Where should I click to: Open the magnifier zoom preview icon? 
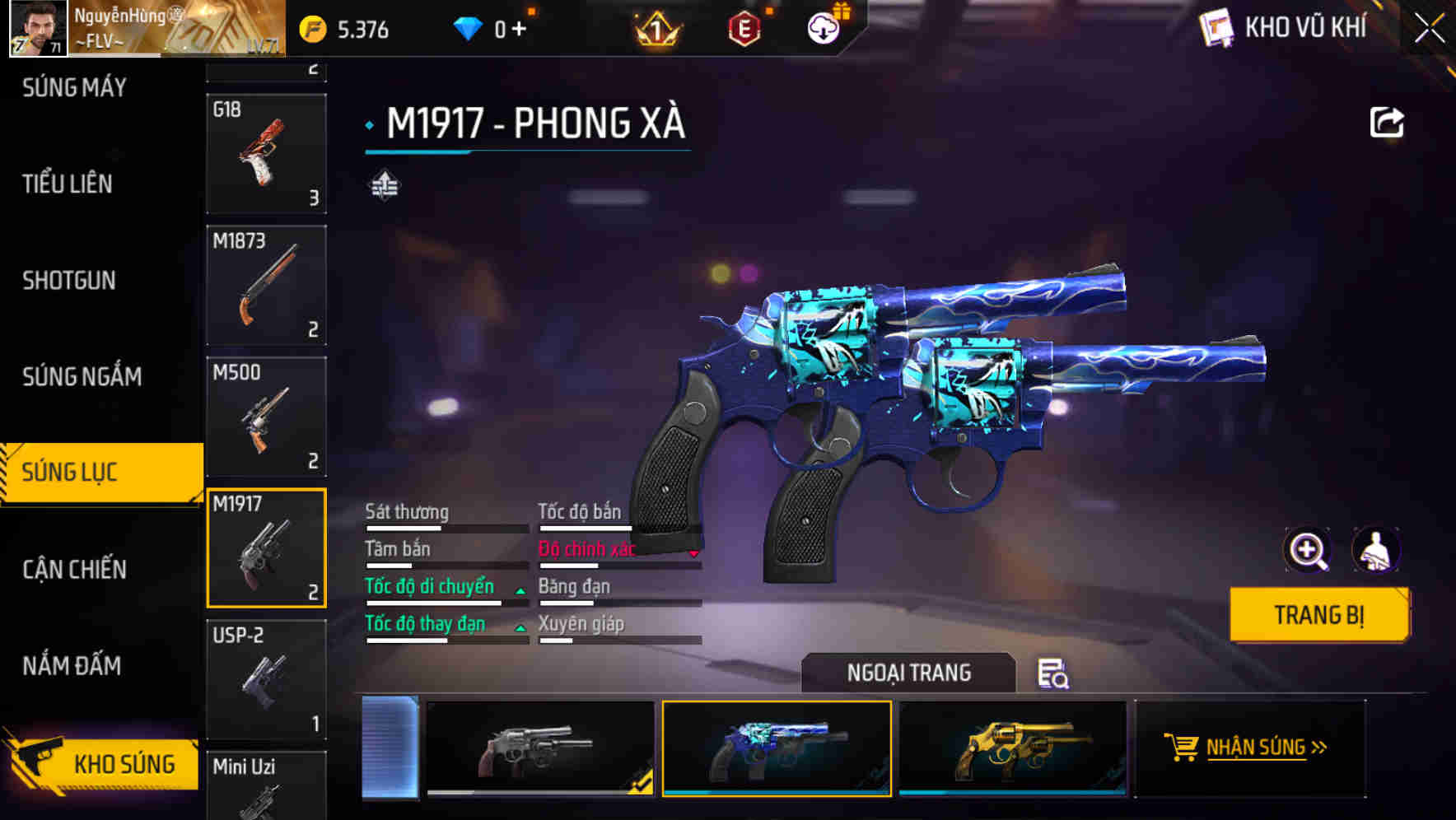click(1306, 550)
